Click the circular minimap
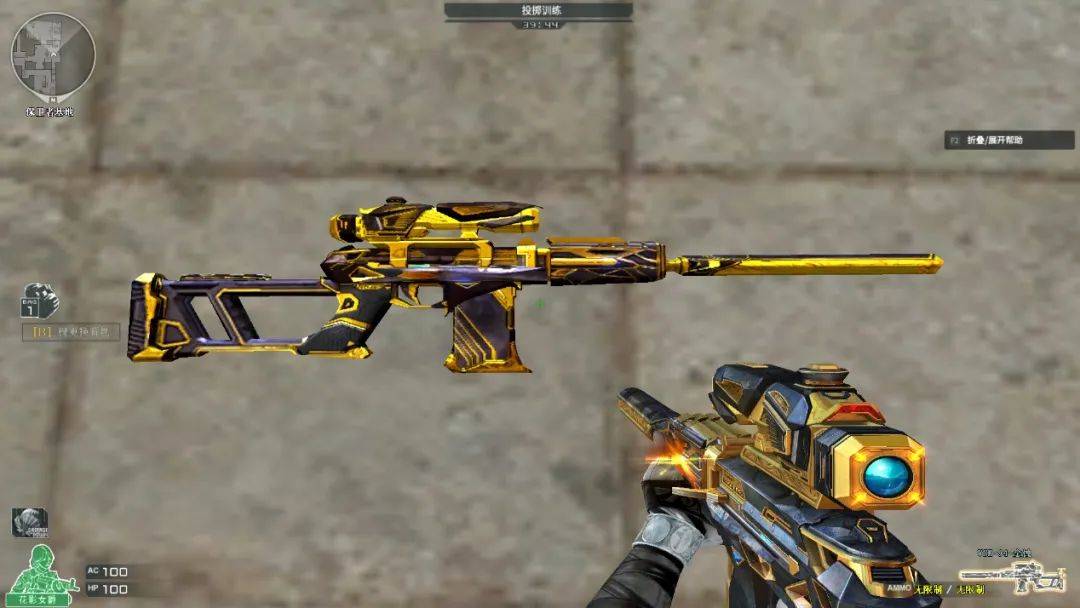The image size is (1080, 608). tap(53, 55)
